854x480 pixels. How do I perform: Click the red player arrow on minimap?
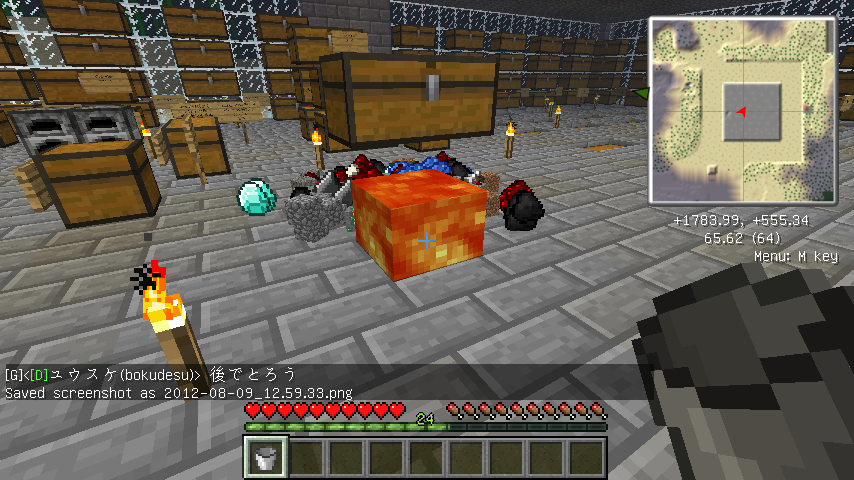741,112
